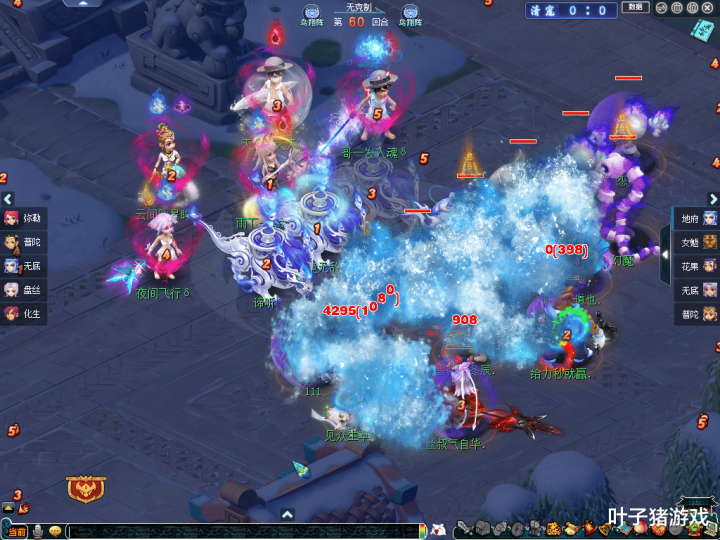Pick 盘丝 in the left team list

[24, 290]
